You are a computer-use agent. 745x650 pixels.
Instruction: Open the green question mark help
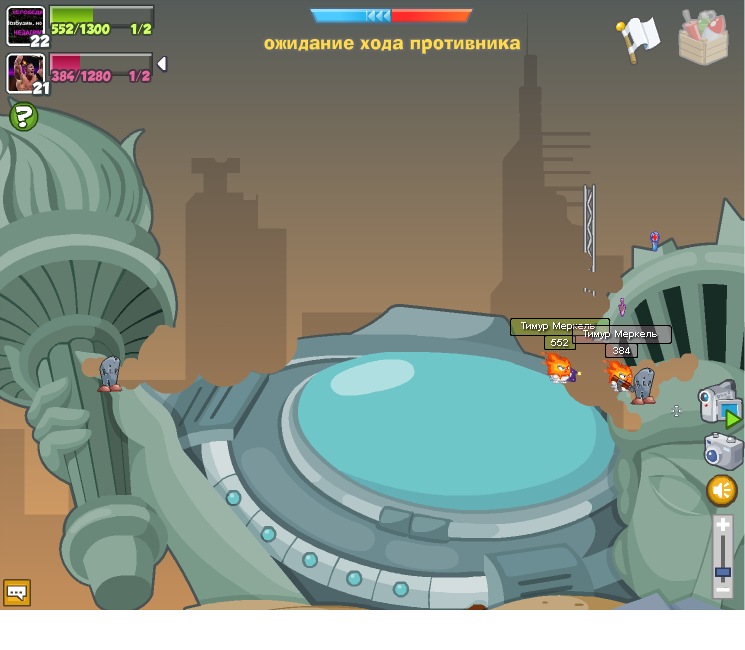(x=23, y=117)
